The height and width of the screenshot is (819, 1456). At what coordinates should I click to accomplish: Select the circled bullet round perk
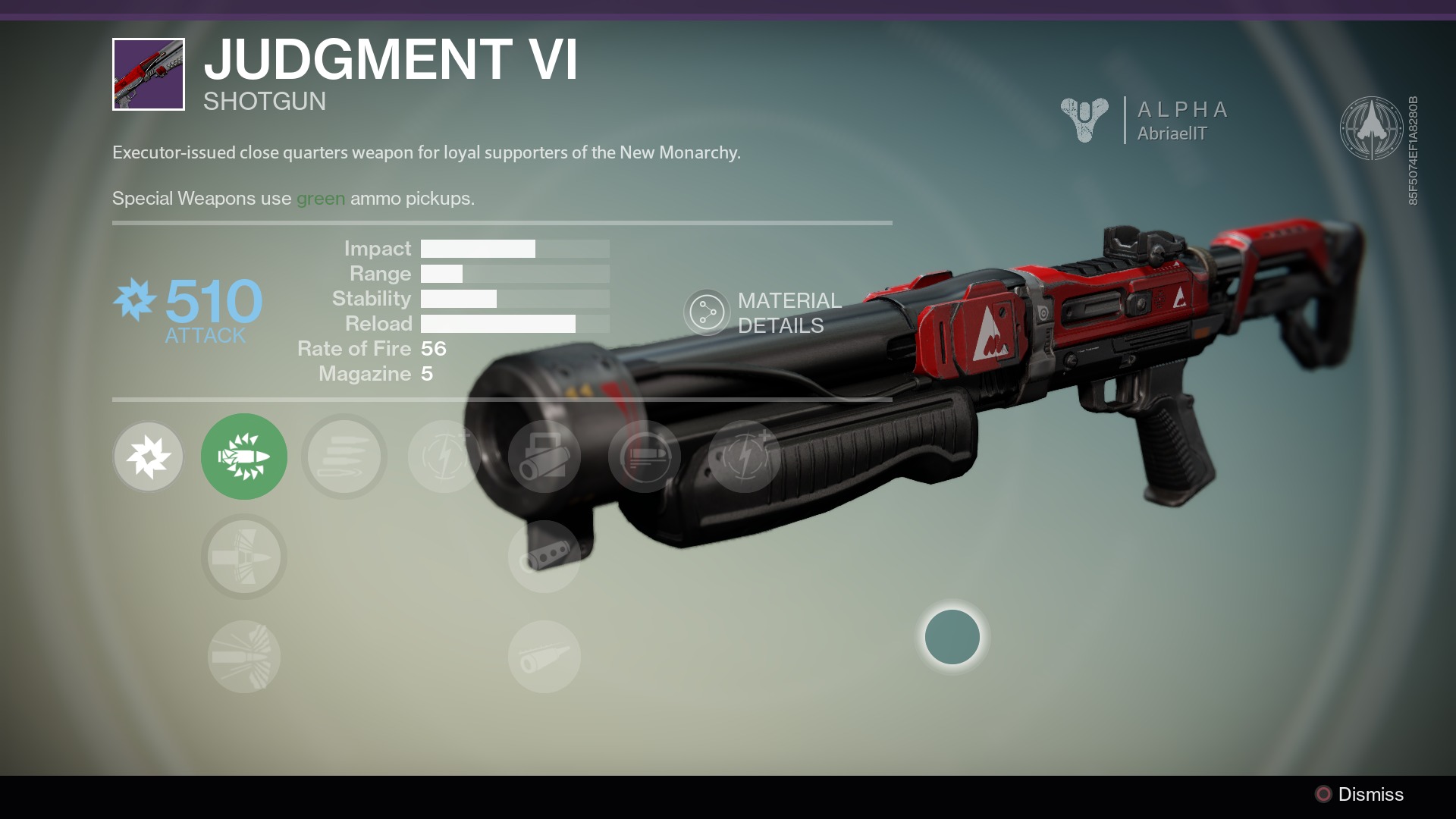click(645, 457)
